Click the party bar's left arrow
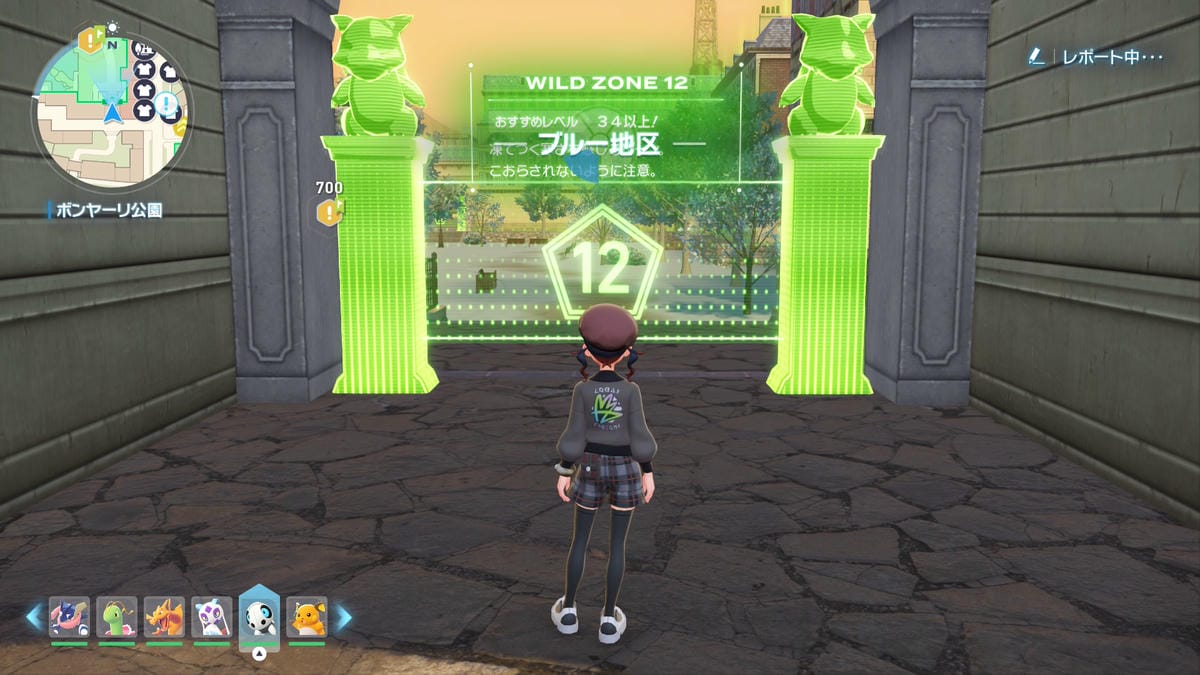This screenshot has width=1200, height=675. click(x=34, y=617)
